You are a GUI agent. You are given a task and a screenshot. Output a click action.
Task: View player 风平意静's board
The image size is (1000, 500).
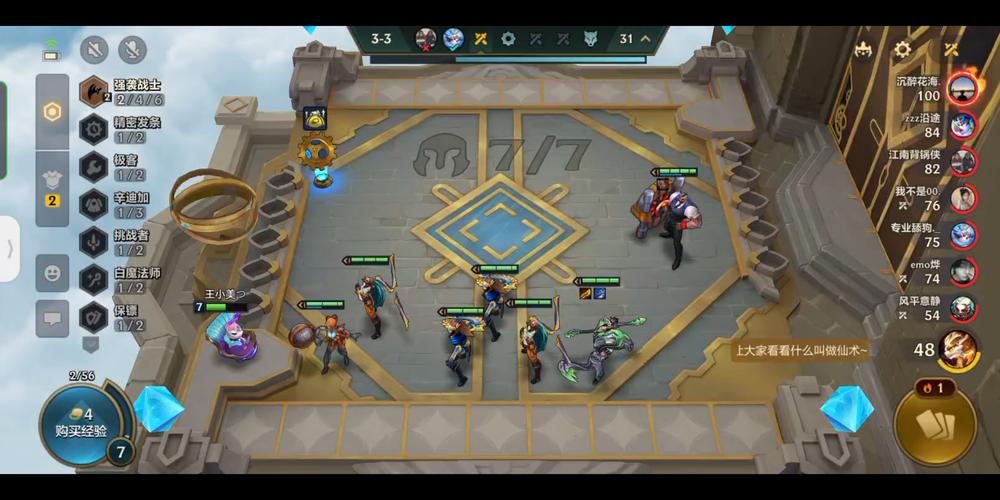point(963,308)
